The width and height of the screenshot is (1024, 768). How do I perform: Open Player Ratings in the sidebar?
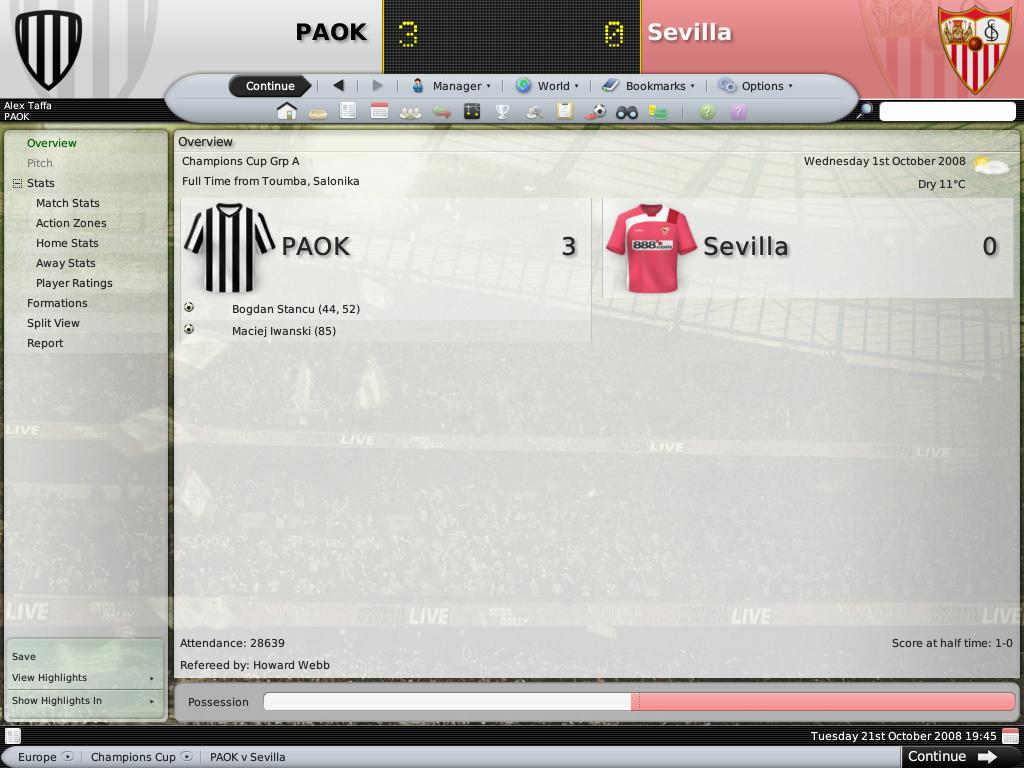(x=74, y=283)
